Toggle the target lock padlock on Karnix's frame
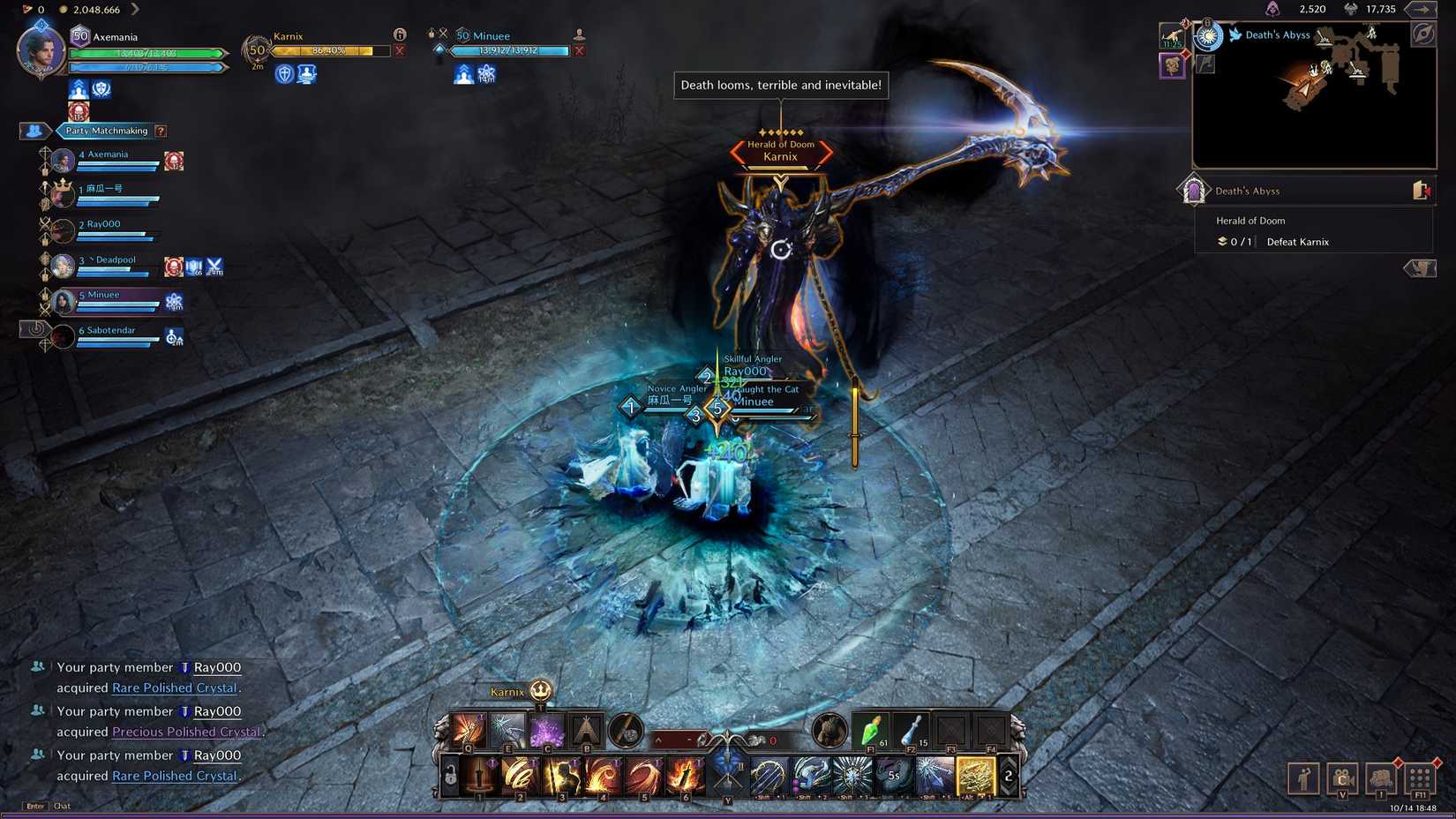This screenshot has width=1456, height=819. 399,35
